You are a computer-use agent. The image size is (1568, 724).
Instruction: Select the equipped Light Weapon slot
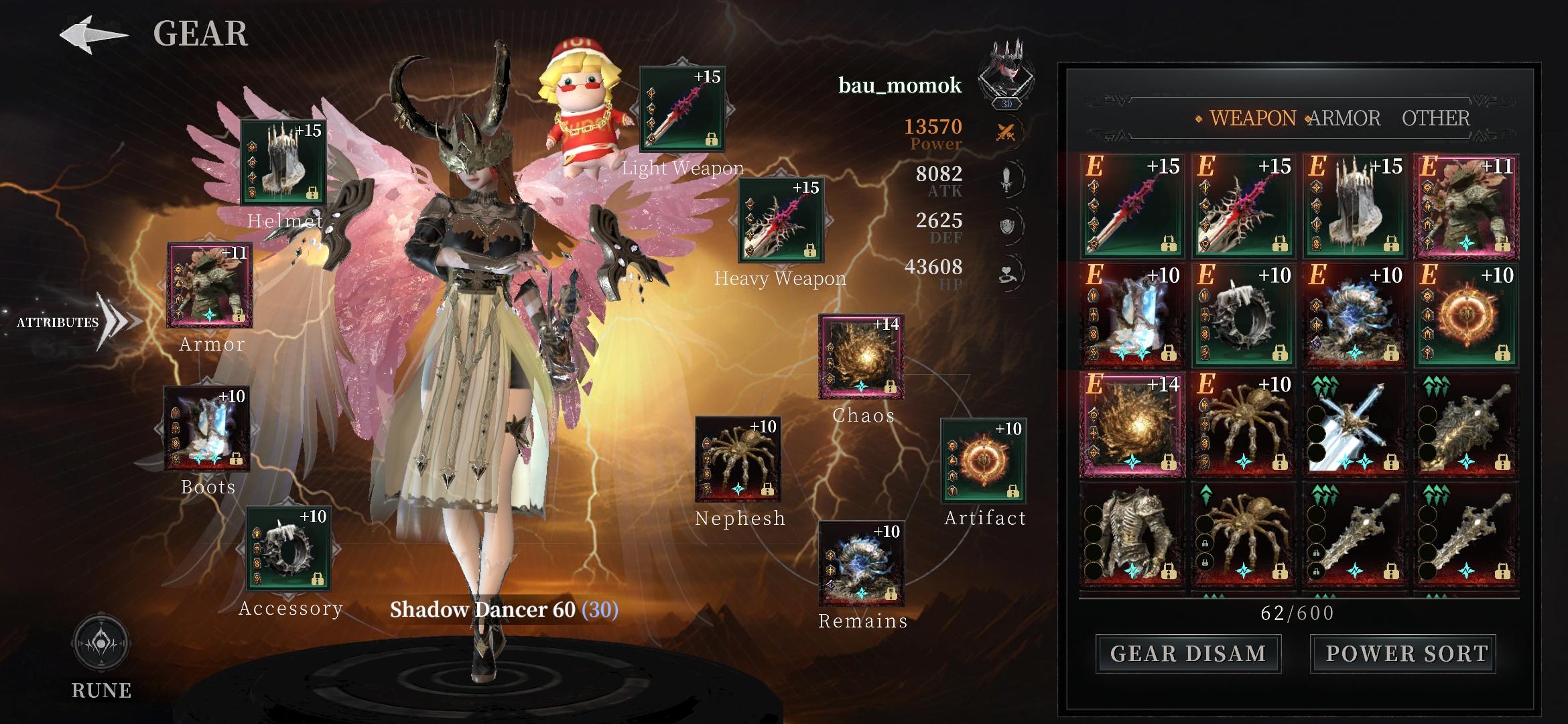683,109
